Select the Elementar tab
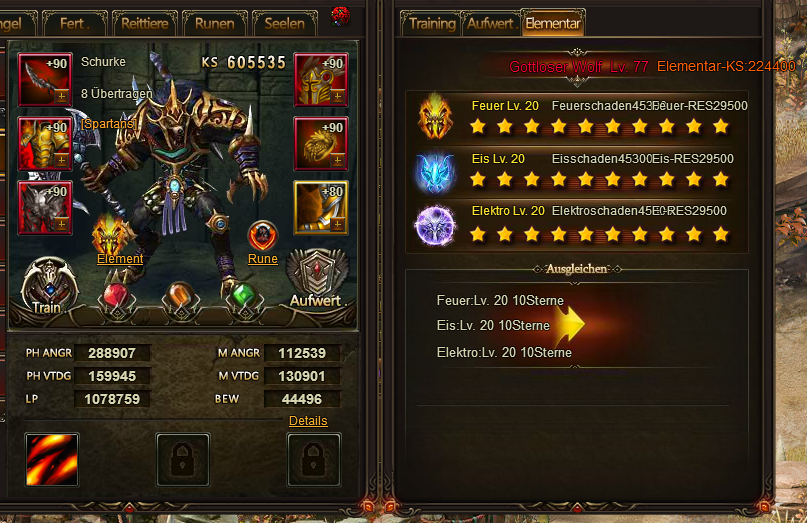The width and height of the screenshot is (807, 523). pyautogui.click(x=552, y=23)
